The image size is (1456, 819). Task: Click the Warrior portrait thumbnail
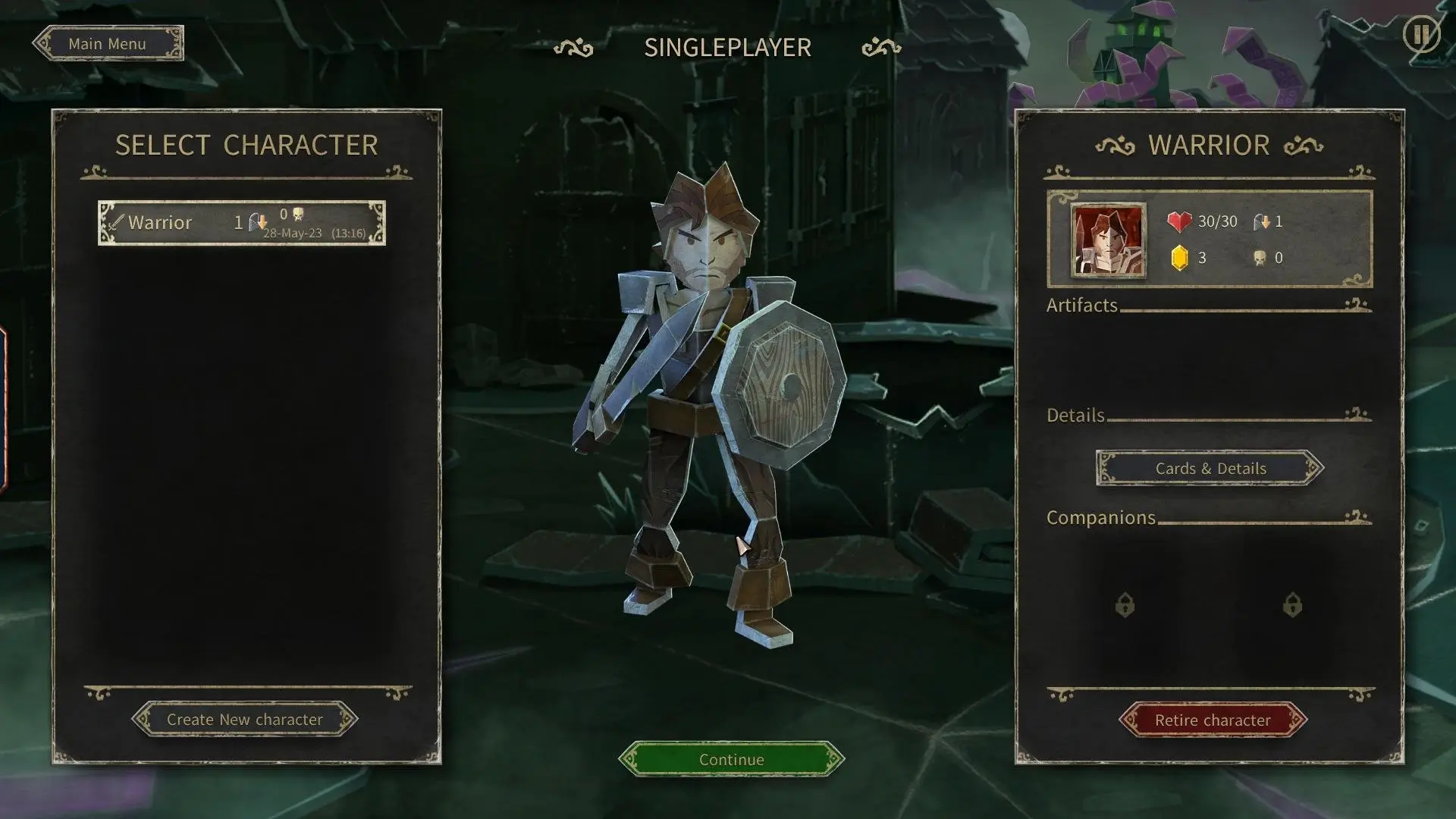pyautogui.click(x=1108, y=240)
